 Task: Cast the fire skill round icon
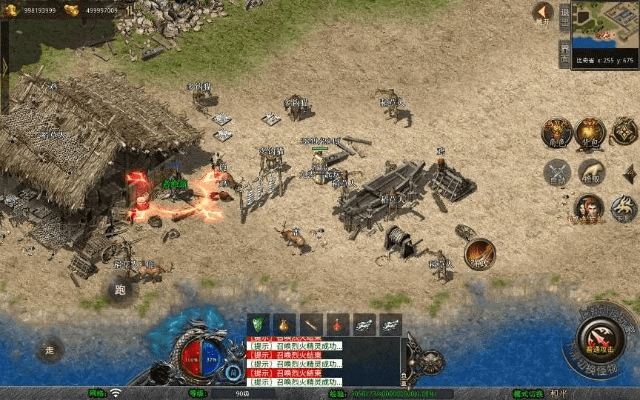[479, 254]
